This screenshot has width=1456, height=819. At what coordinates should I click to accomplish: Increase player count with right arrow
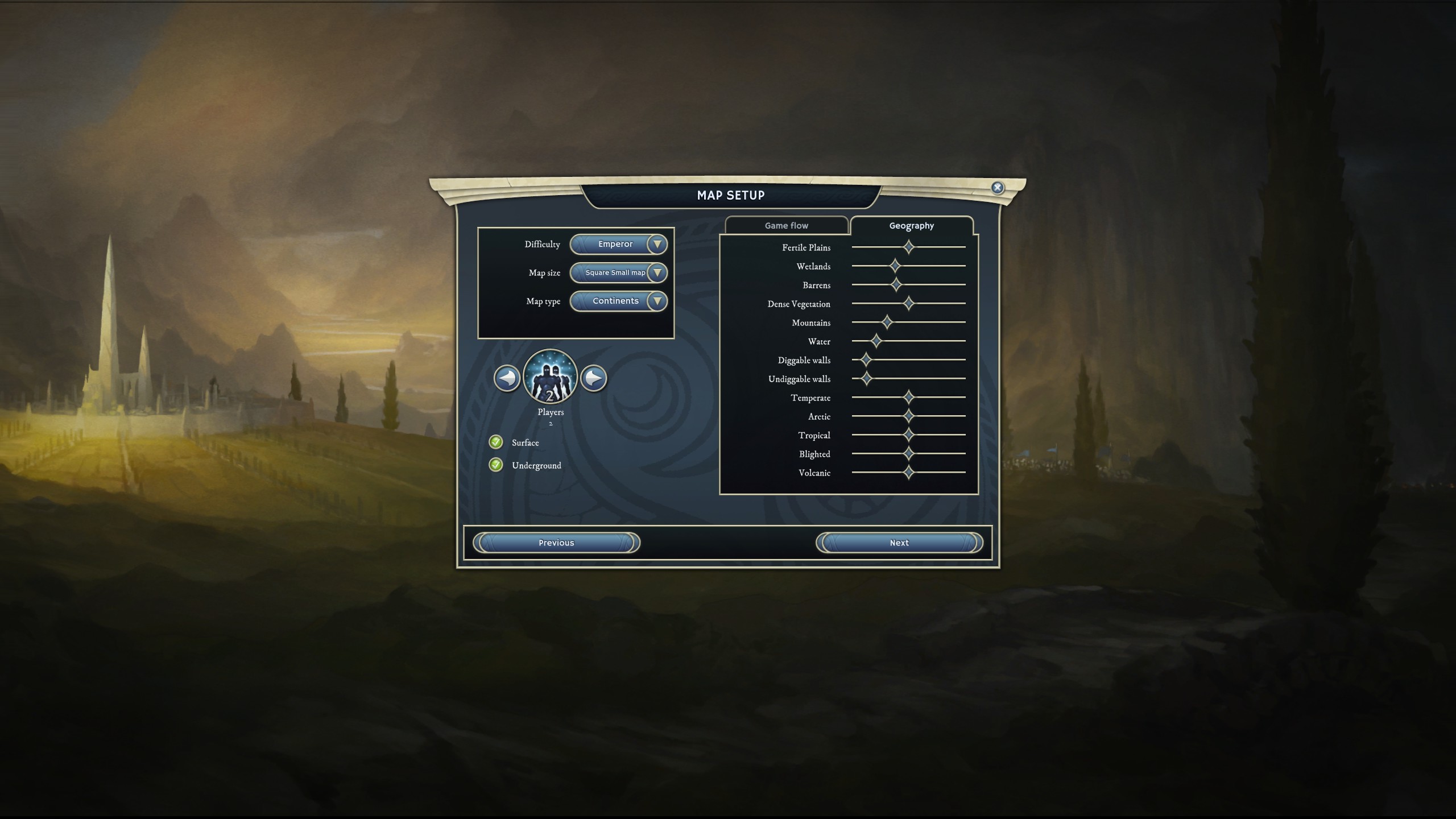pyautogui.click(x=594, y=378)
